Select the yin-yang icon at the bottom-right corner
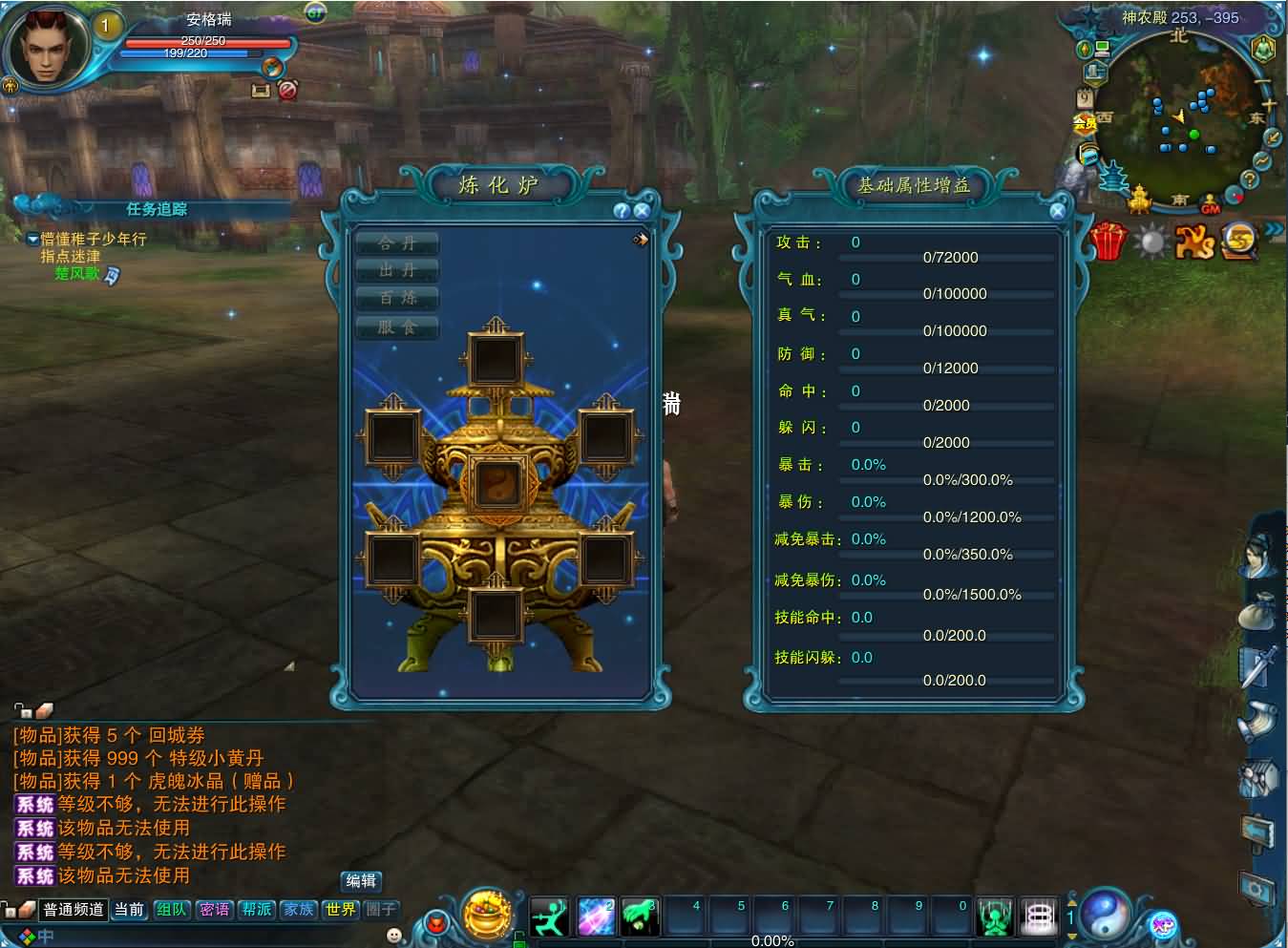This screenshot has width=1288, height=948. 1105,914
